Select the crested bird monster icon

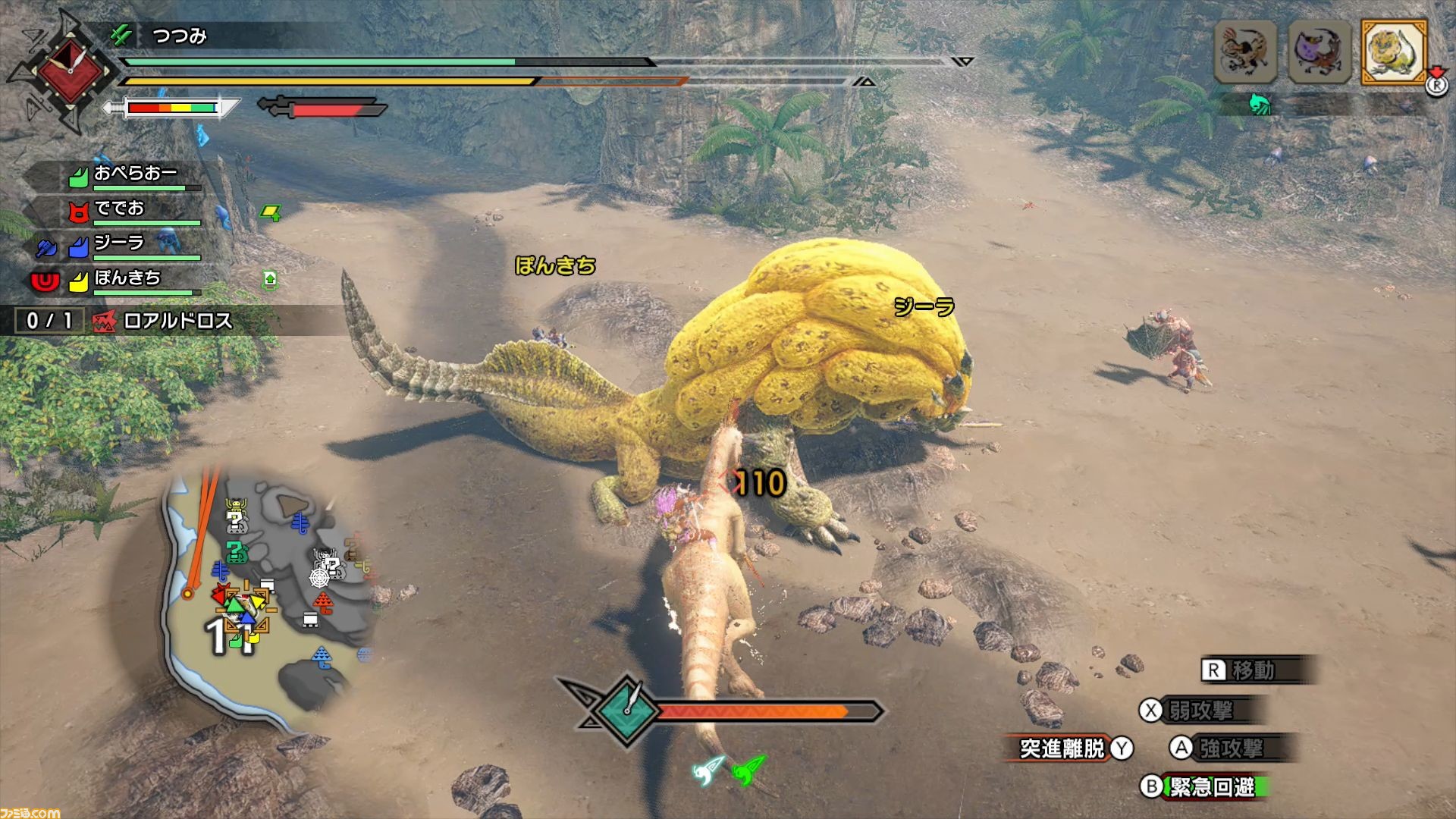coord(1245,52)
